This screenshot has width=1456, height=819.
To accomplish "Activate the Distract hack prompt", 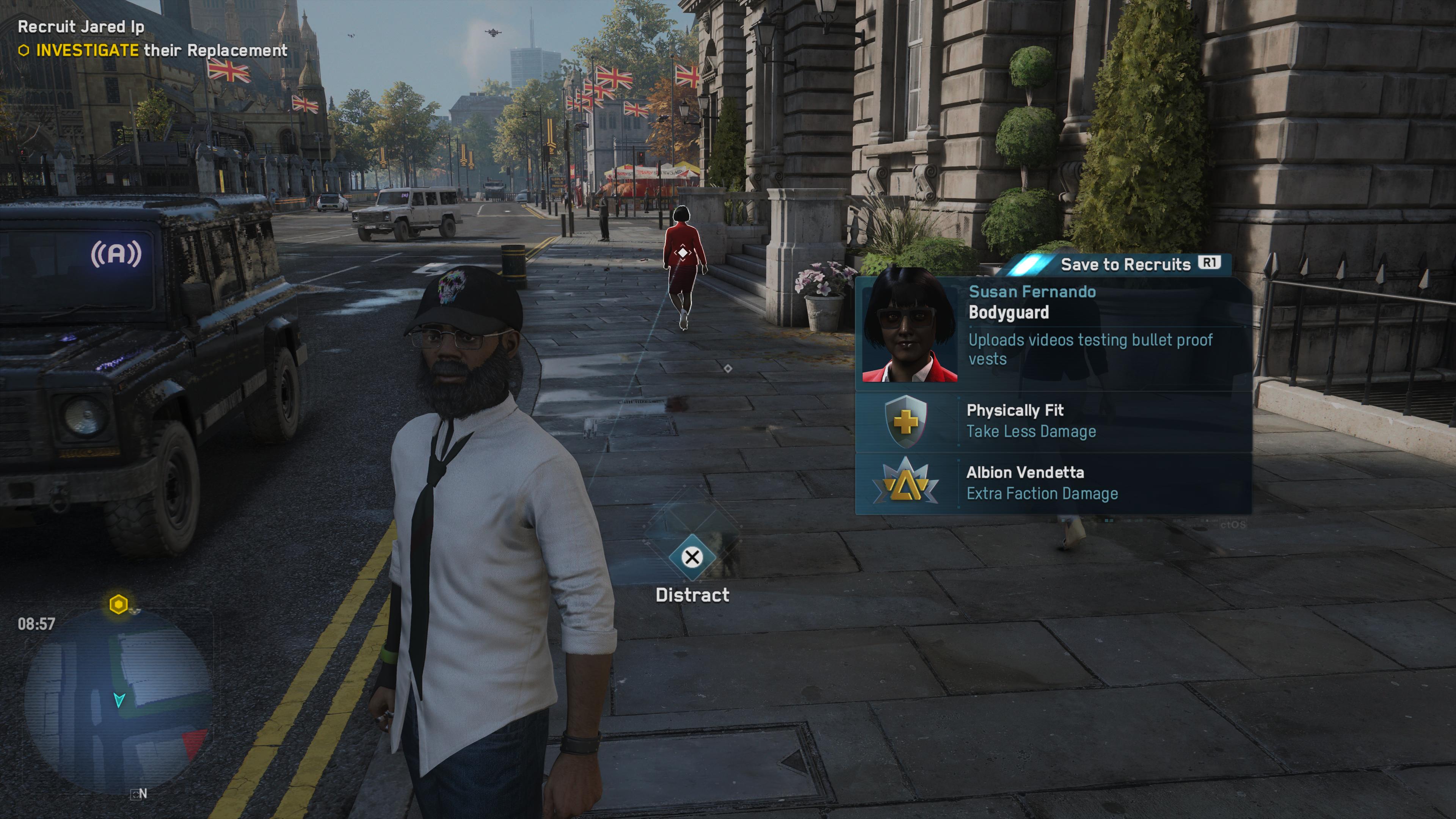I will tap(692, 558).
